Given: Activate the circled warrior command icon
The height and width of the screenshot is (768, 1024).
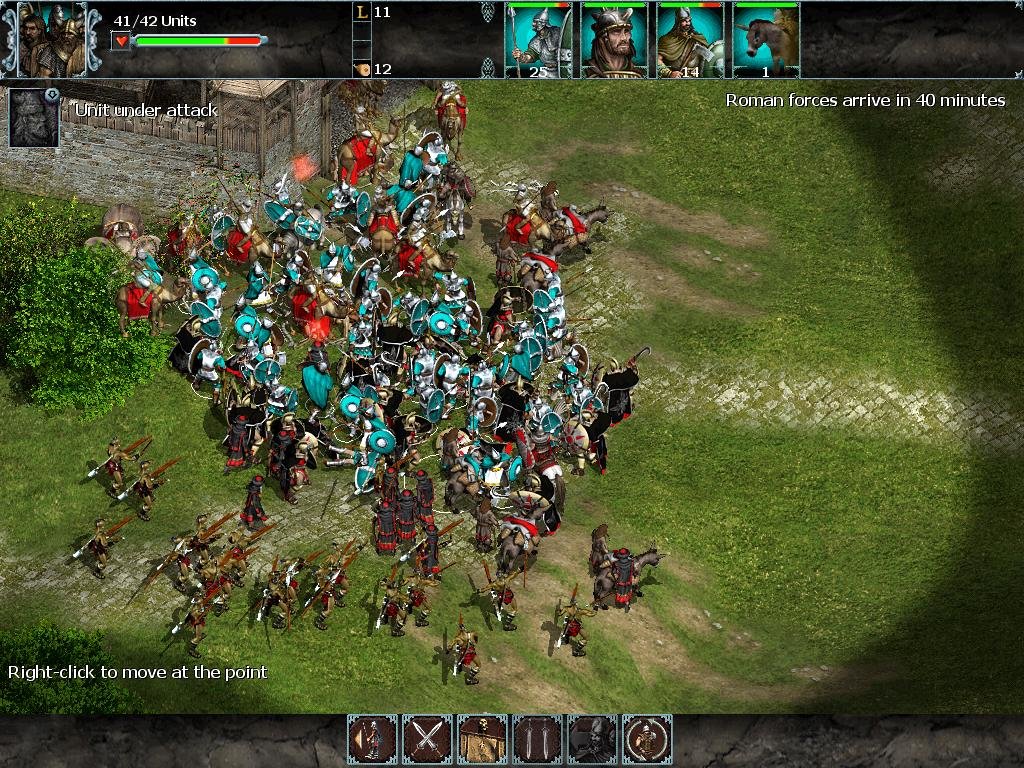Looking at the screenshot, I should (x=648, y=739).
